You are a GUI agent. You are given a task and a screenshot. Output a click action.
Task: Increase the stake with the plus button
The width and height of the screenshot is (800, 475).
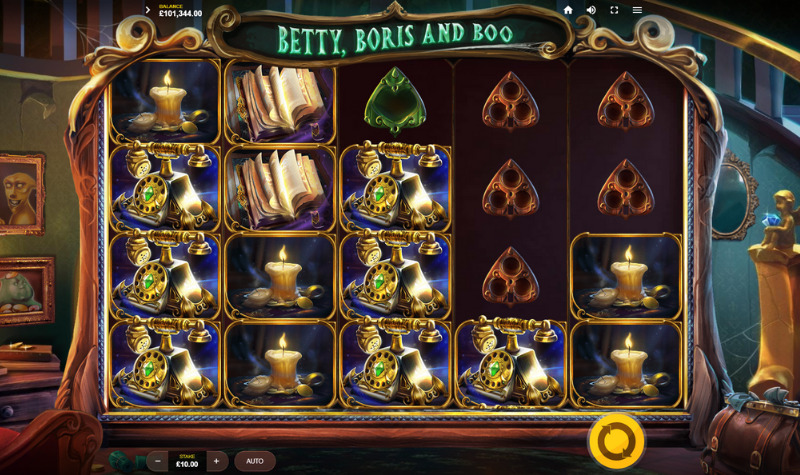tap(216, 461)
